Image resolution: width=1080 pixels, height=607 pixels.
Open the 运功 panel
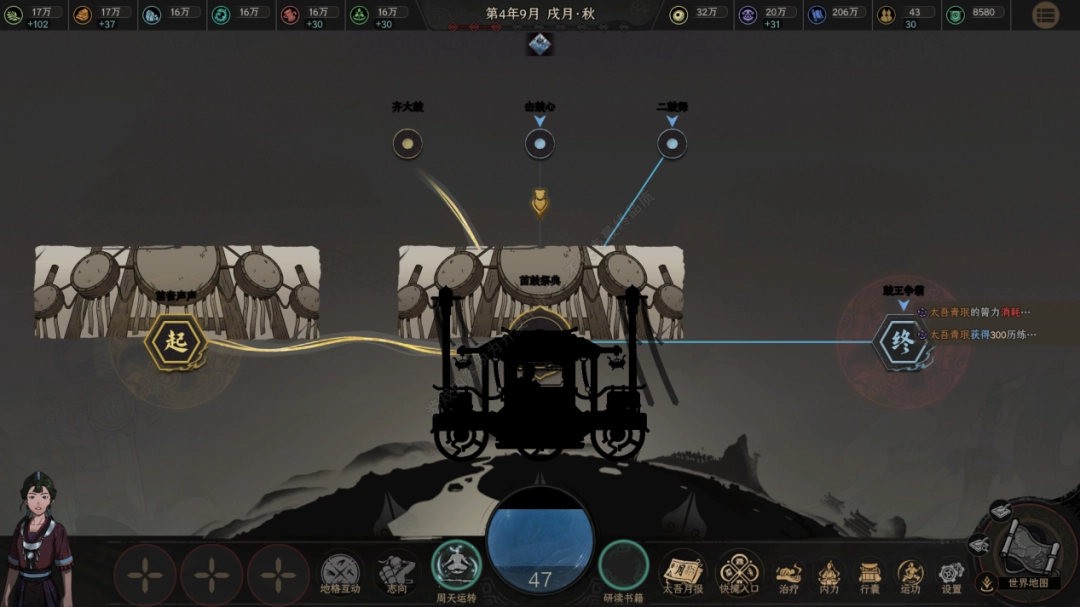tap(909, 575)
